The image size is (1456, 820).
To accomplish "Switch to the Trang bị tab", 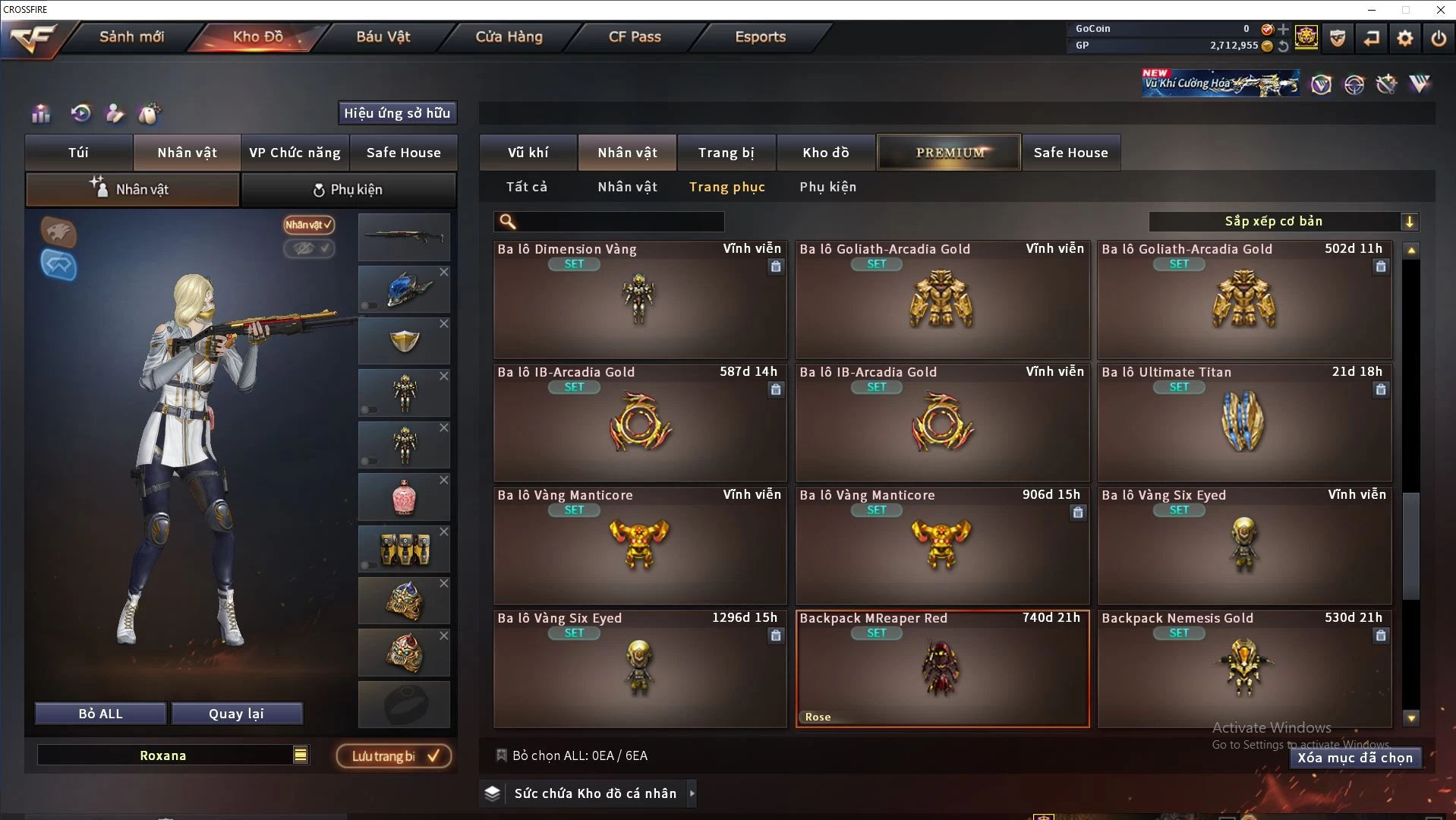I will click(x=726, y=153).
